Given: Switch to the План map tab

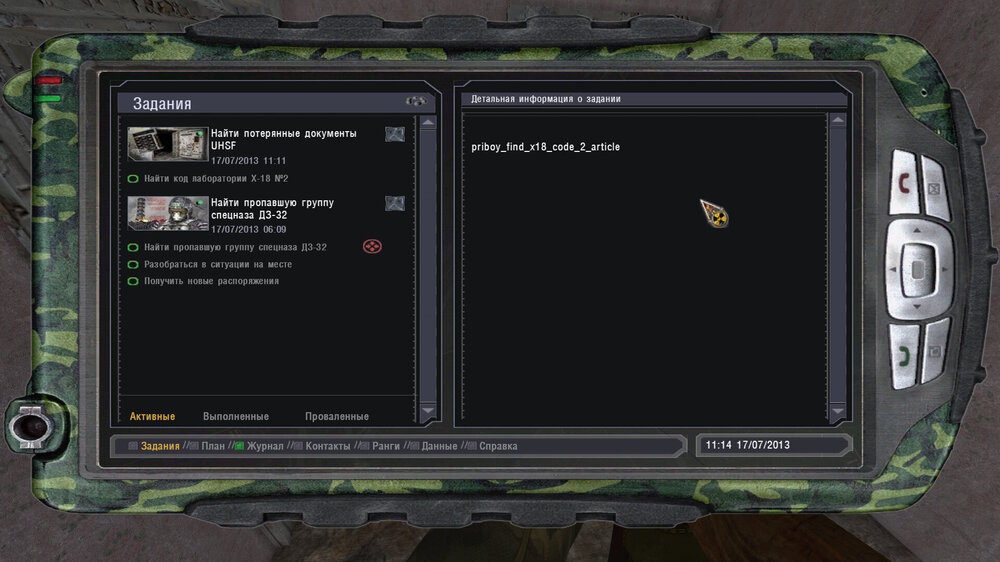Looking at the screenshot, I should (x=212, y=446).
